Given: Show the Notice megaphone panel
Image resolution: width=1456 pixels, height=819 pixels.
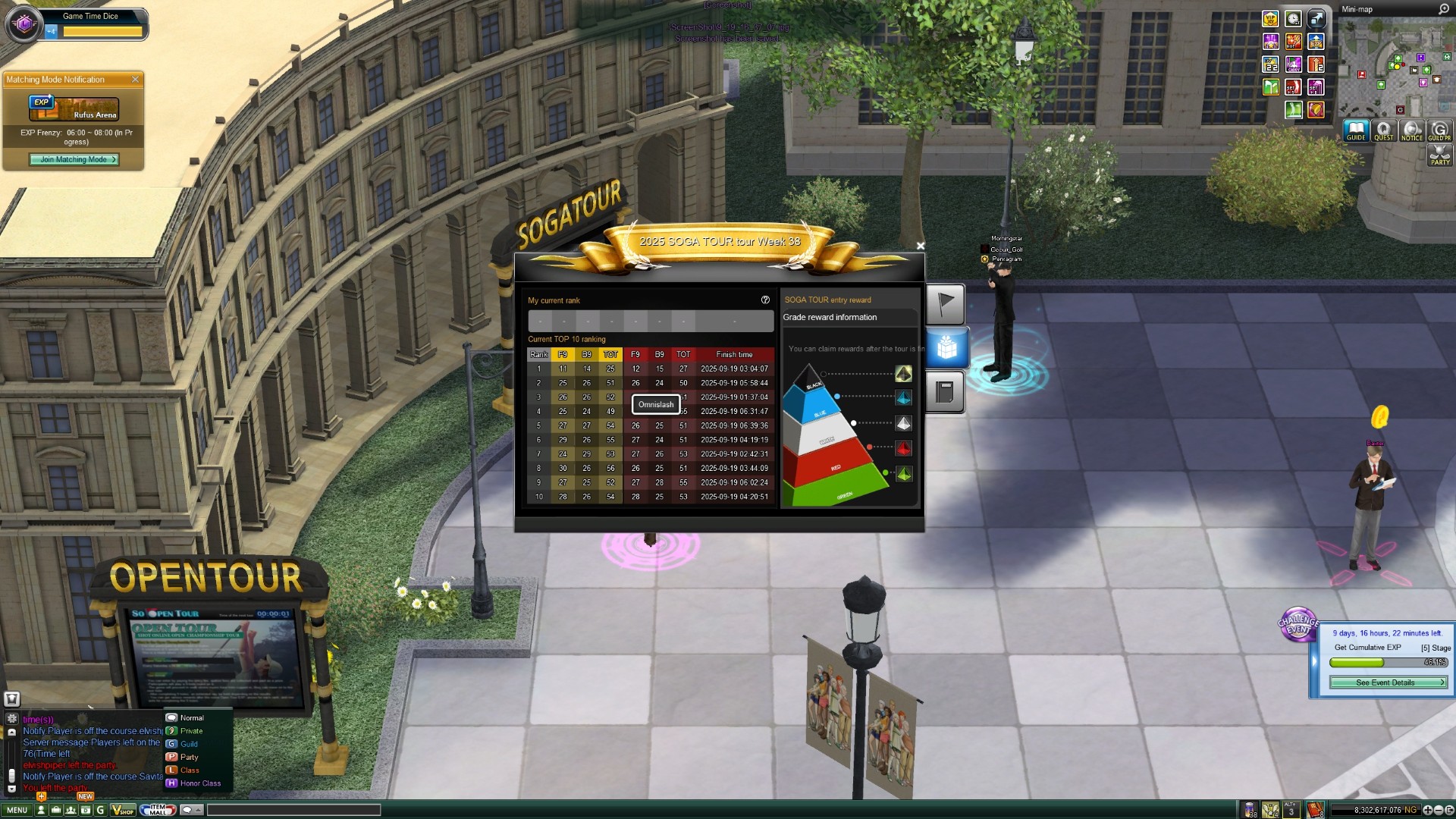Looking at the screenshot, I should pos(1411,130).
